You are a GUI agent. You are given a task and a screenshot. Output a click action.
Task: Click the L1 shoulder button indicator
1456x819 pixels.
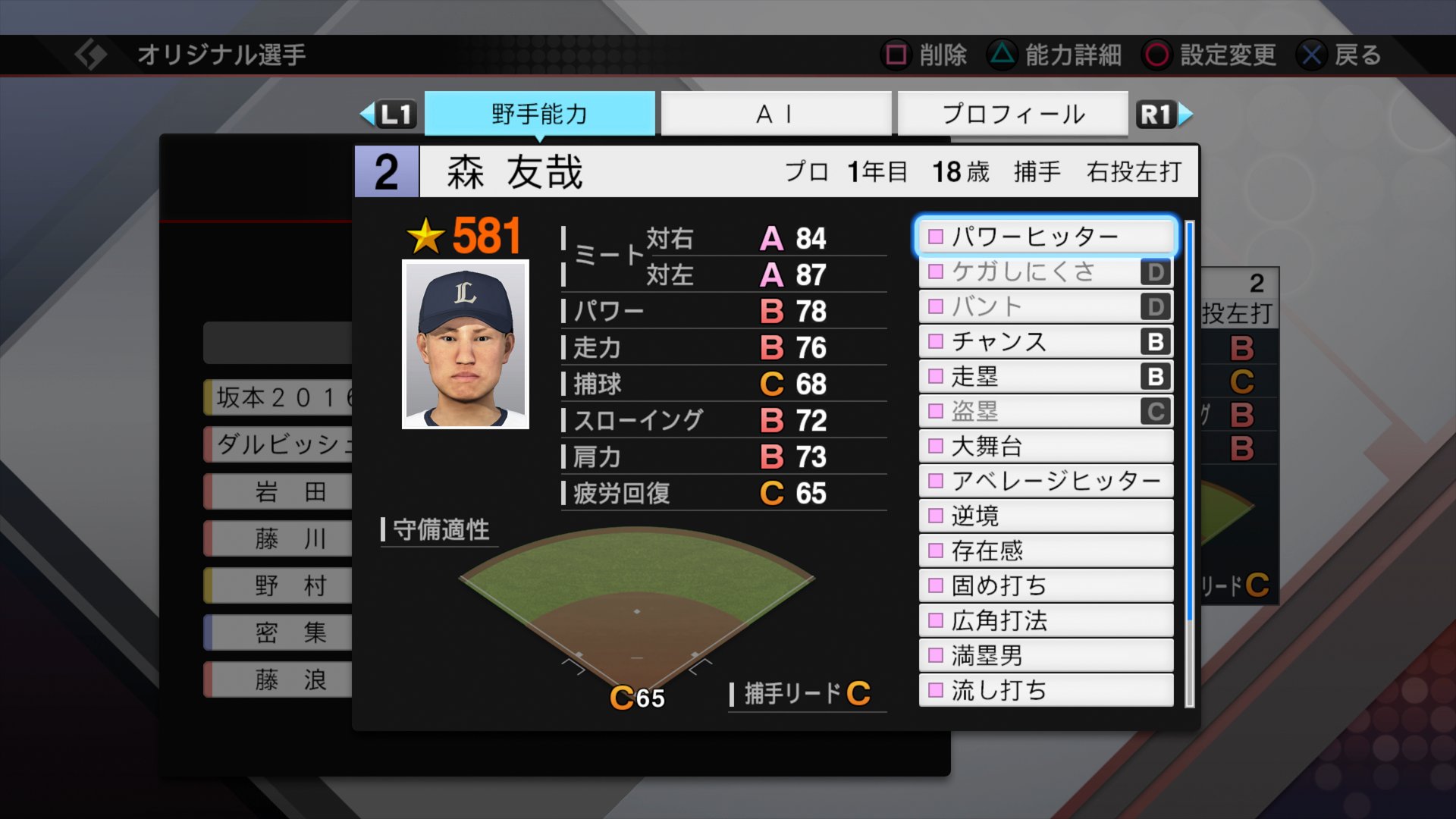(x=395, y=114)
